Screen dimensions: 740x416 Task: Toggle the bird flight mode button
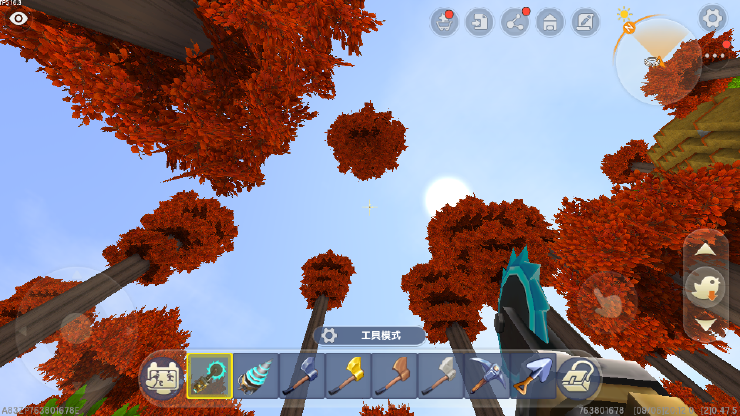pos(706,287)
